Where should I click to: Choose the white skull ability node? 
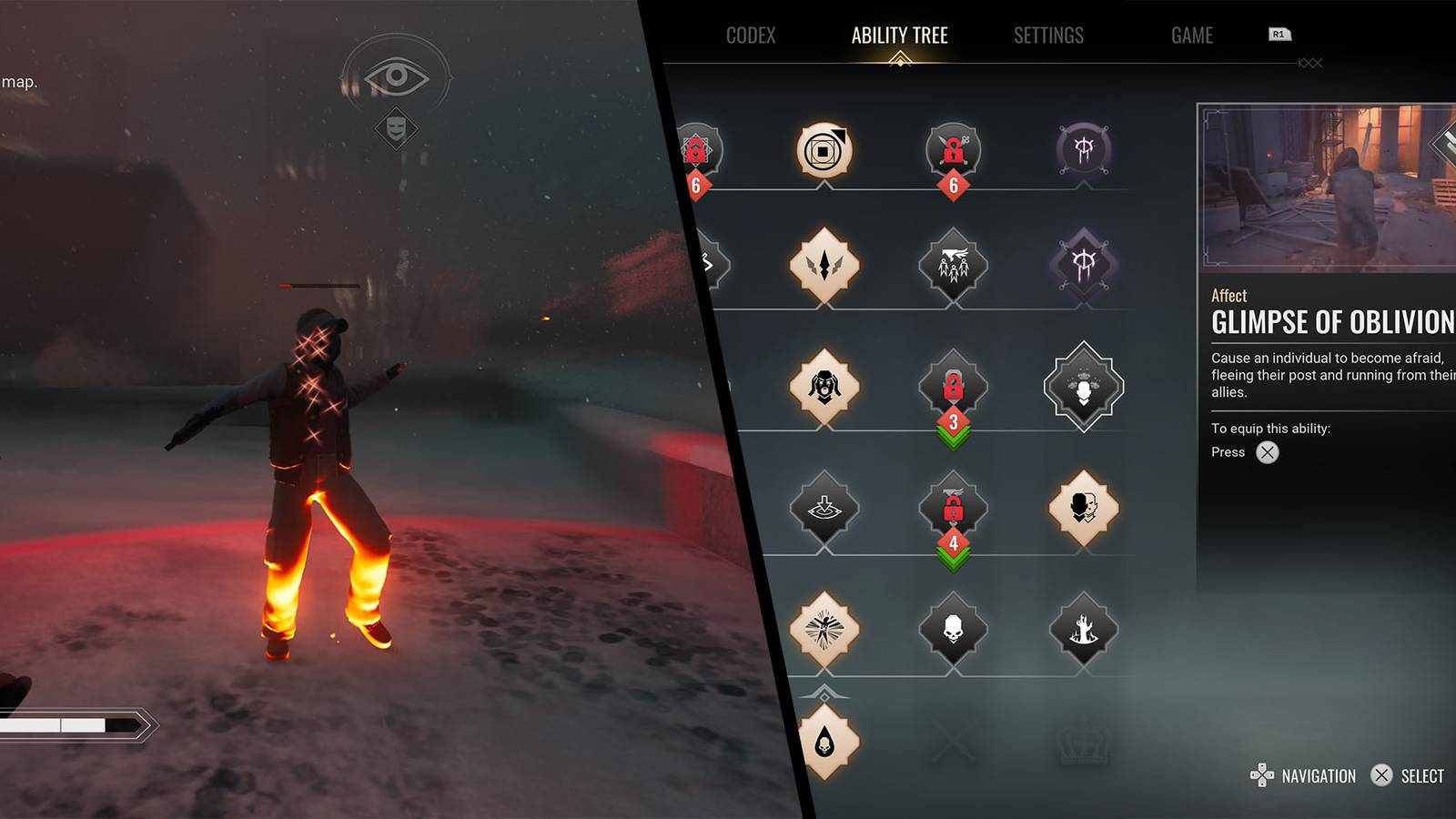point(953,629)
